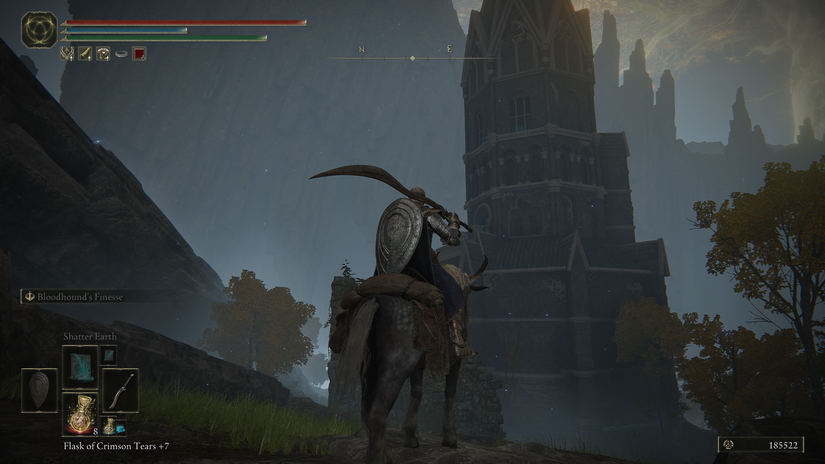Click the compass bar at top center
Screen dimensions: 825x464
[x=412, y=58]
